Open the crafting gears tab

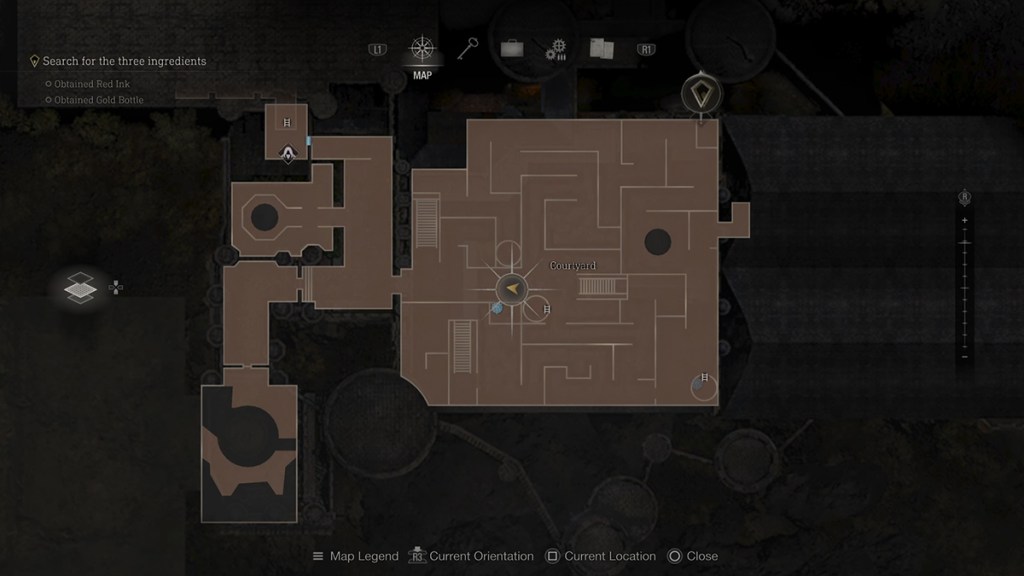tap(556, 50)
